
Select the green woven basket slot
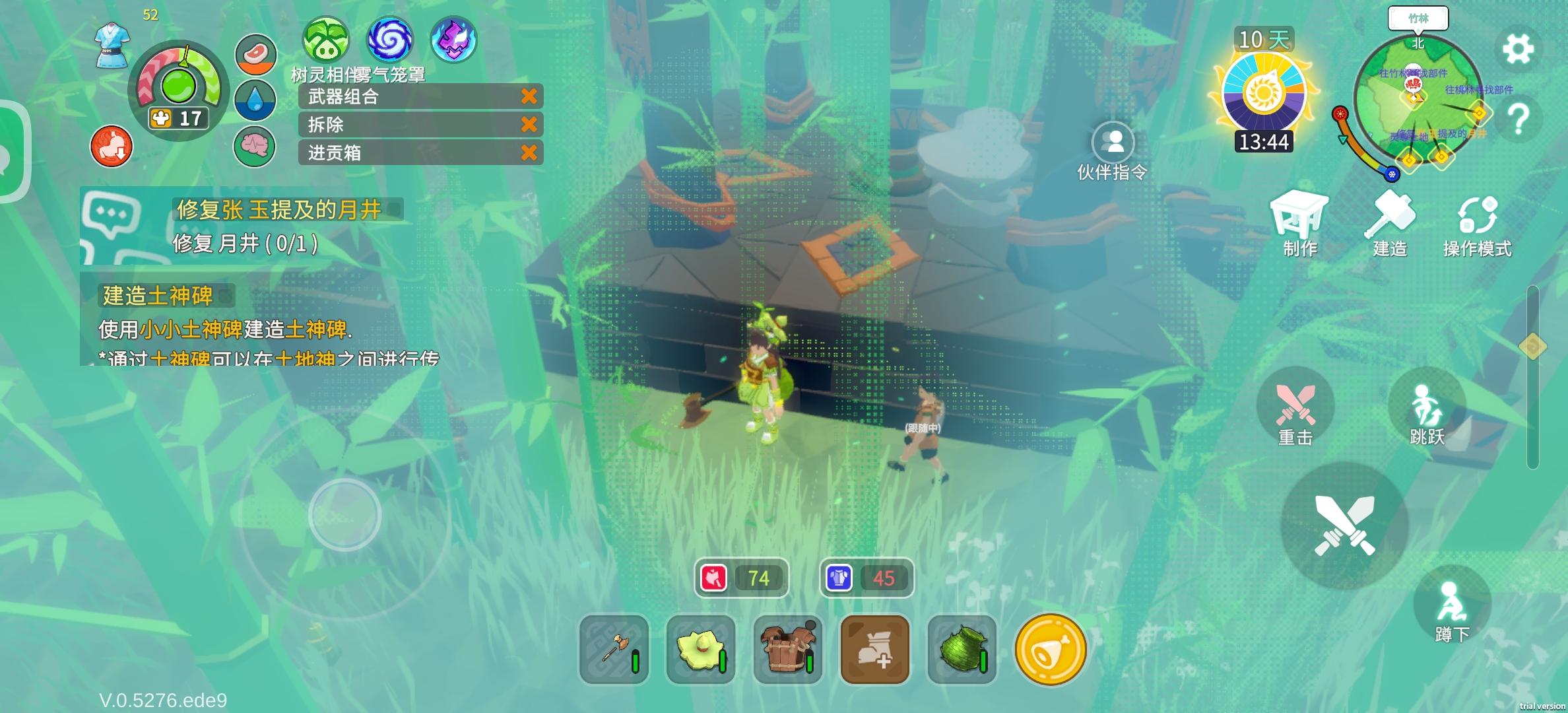(962, 650)
